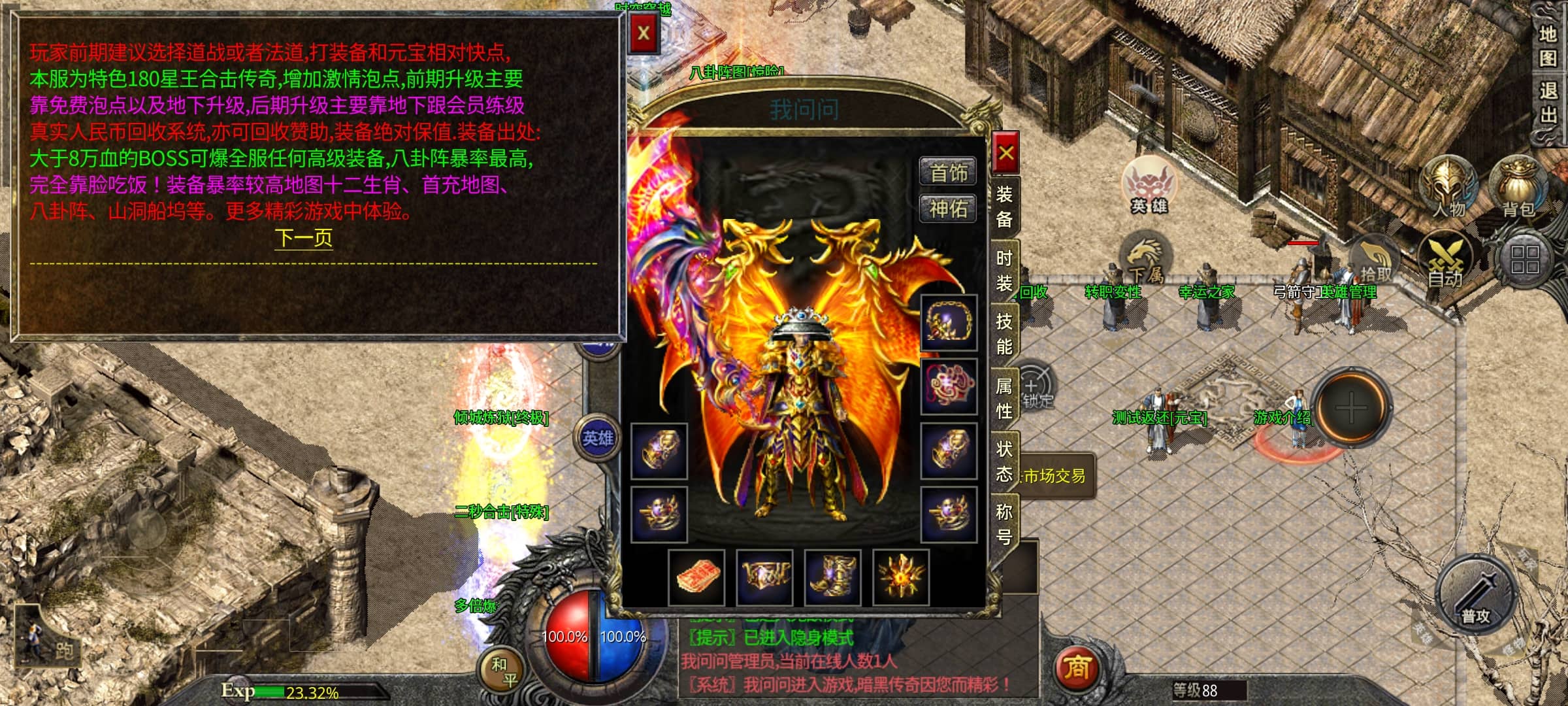
Task: Close the game introduction text panel
Action: click(x=644, y=33)
